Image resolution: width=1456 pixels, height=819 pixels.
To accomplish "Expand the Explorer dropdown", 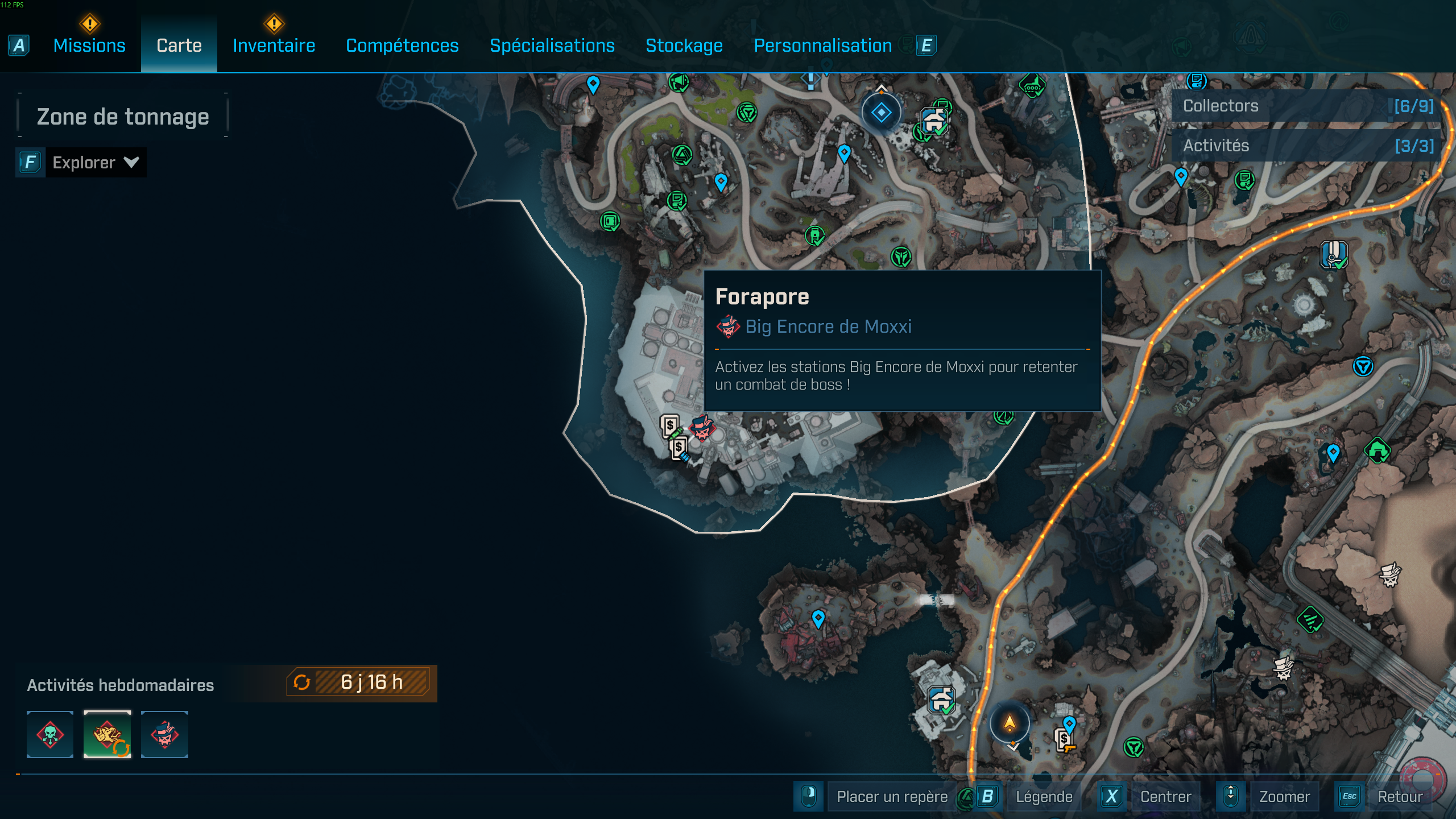I will point(95,163).
